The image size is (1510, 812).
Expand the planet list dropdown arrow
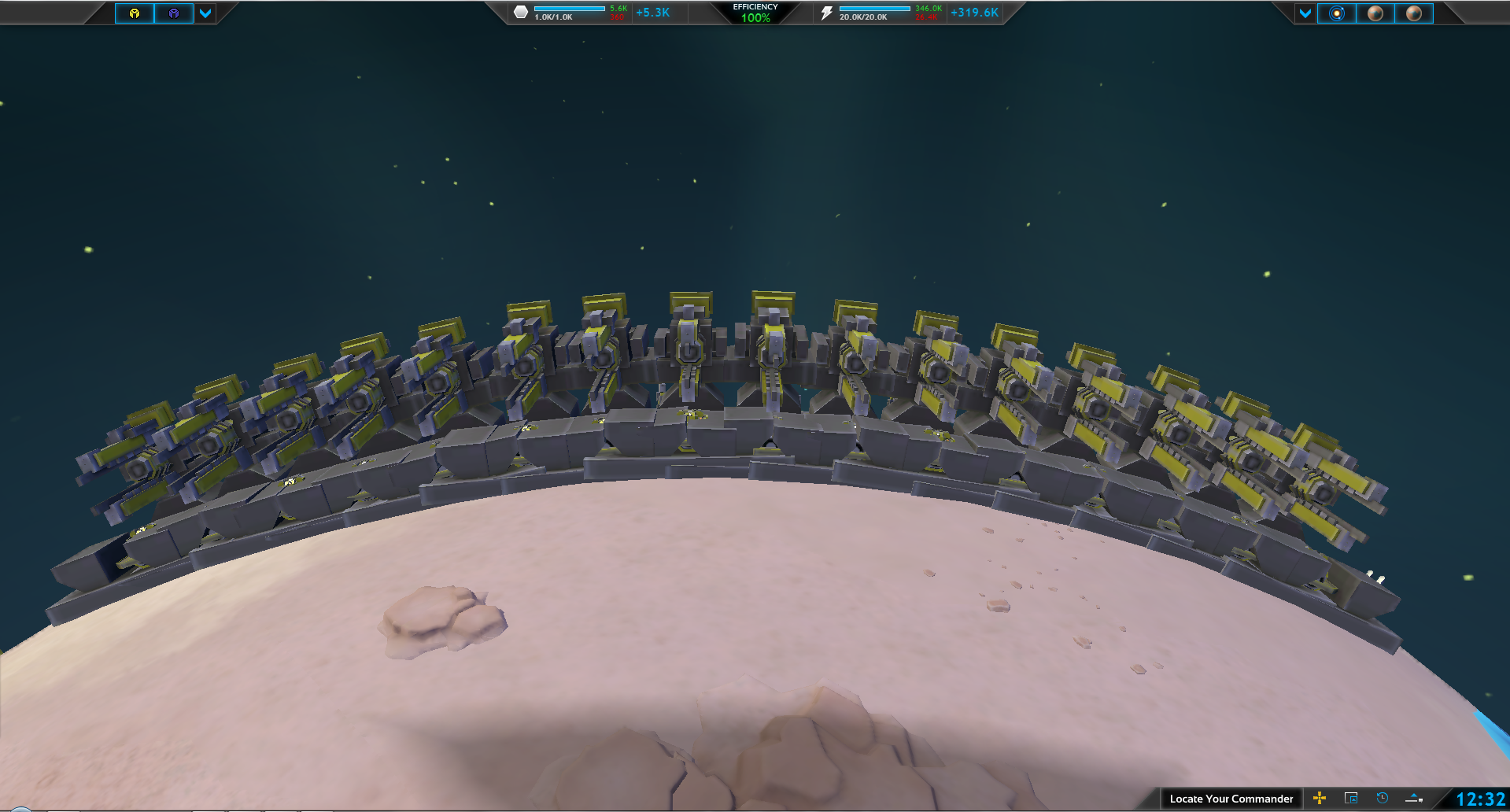(1305, 13)
